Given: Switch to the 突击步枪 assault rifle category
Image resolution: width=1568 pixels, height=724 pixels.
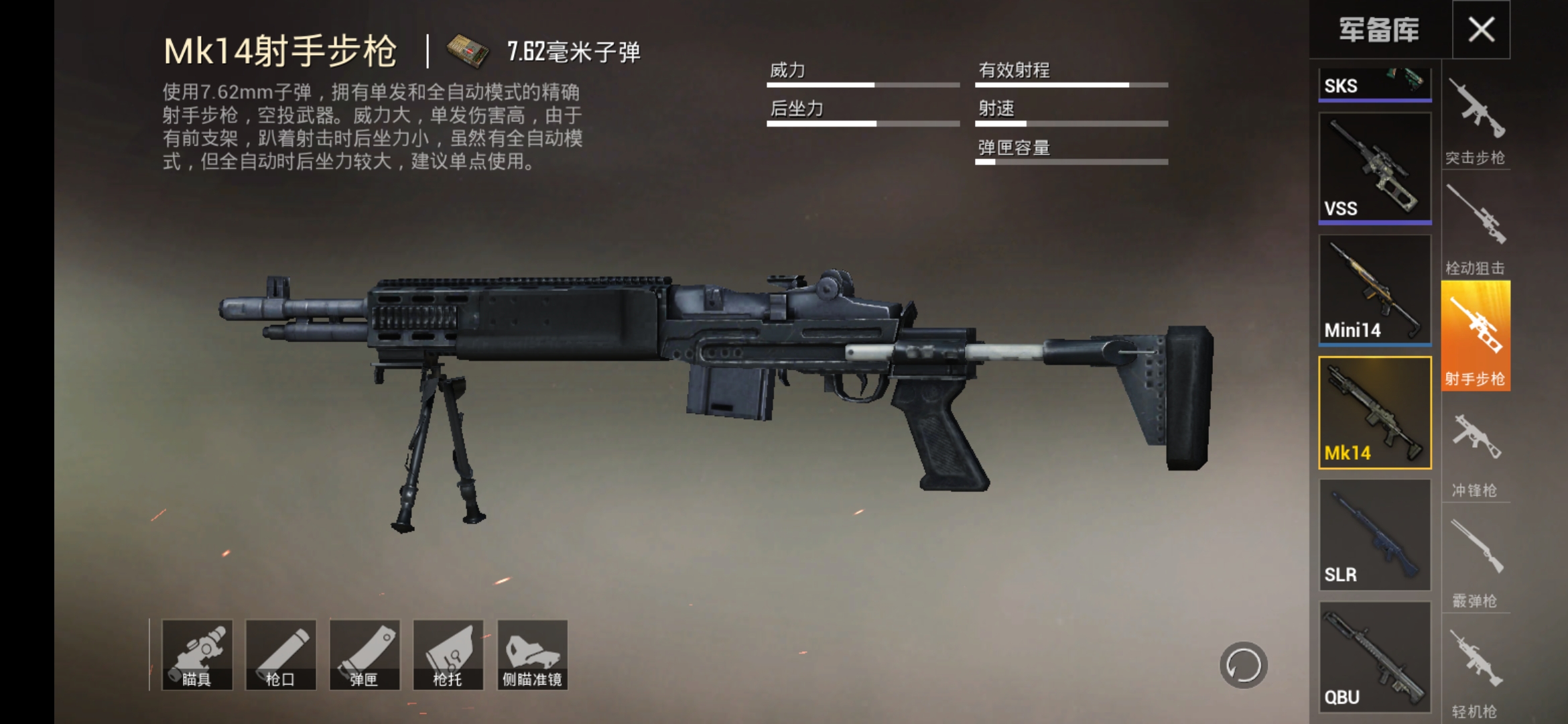Looking at the screenshot, I should (1476, 121).
